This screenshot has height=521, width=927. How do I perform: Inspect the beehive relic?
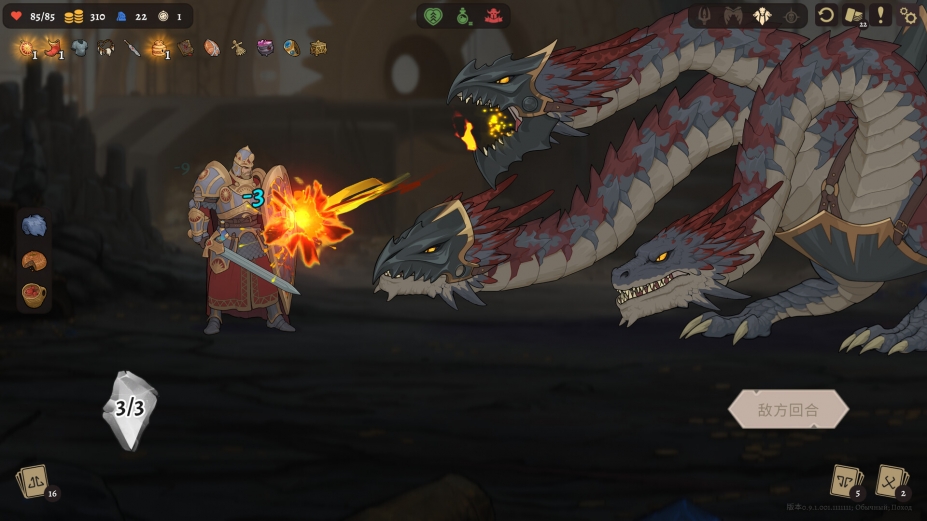pyautogui.click(x=158, y=47)
